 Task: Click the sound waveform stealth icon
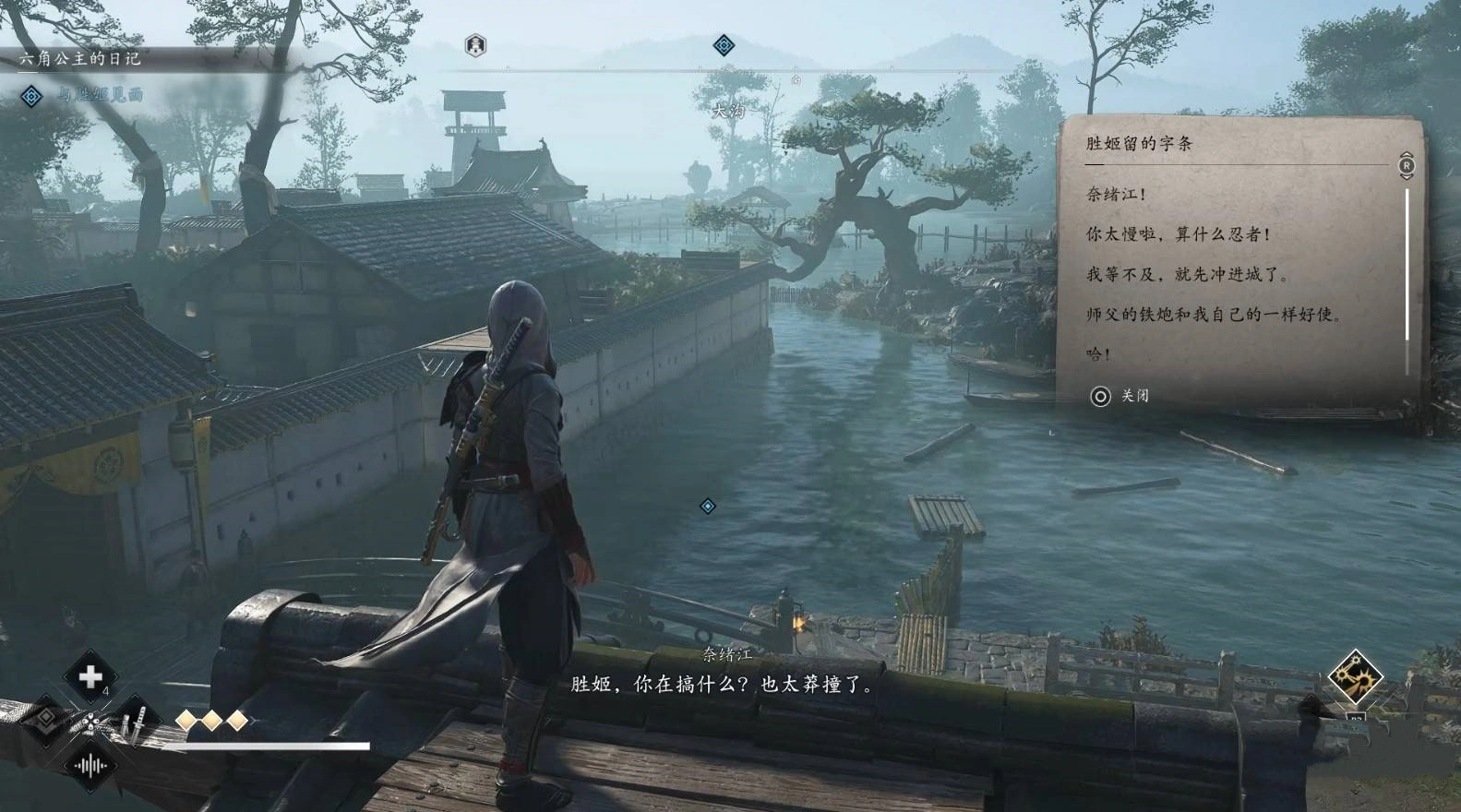coord(90,765)
